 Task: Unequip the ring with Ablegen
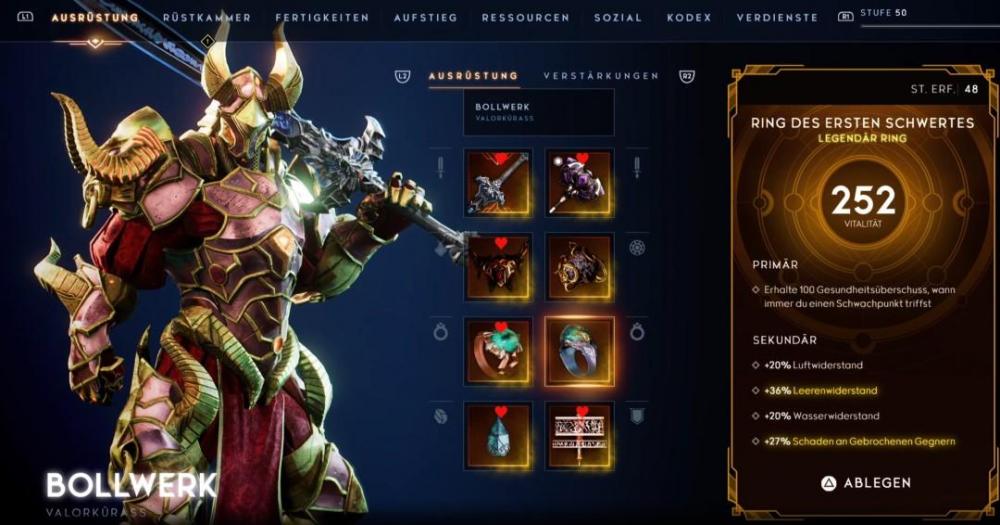865,483
